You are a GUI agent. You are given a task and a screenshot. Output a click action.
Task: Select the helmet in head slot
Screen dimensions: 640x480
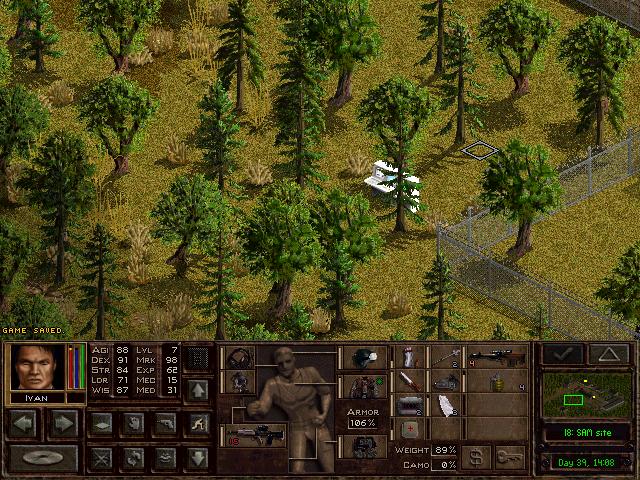click(360, 359)
